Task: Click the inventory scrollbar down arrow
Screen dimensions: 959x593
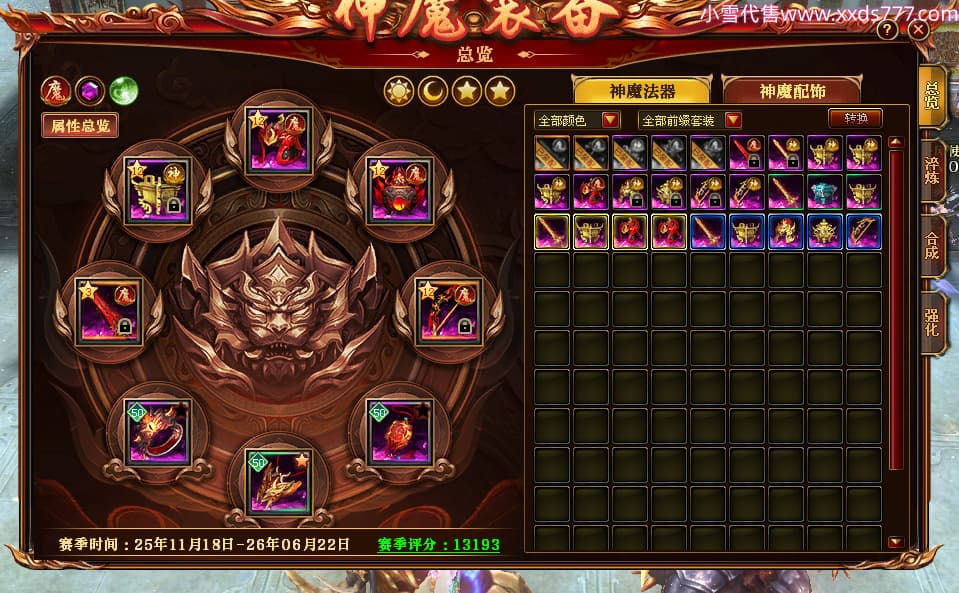Action: (x=895, y=541)
